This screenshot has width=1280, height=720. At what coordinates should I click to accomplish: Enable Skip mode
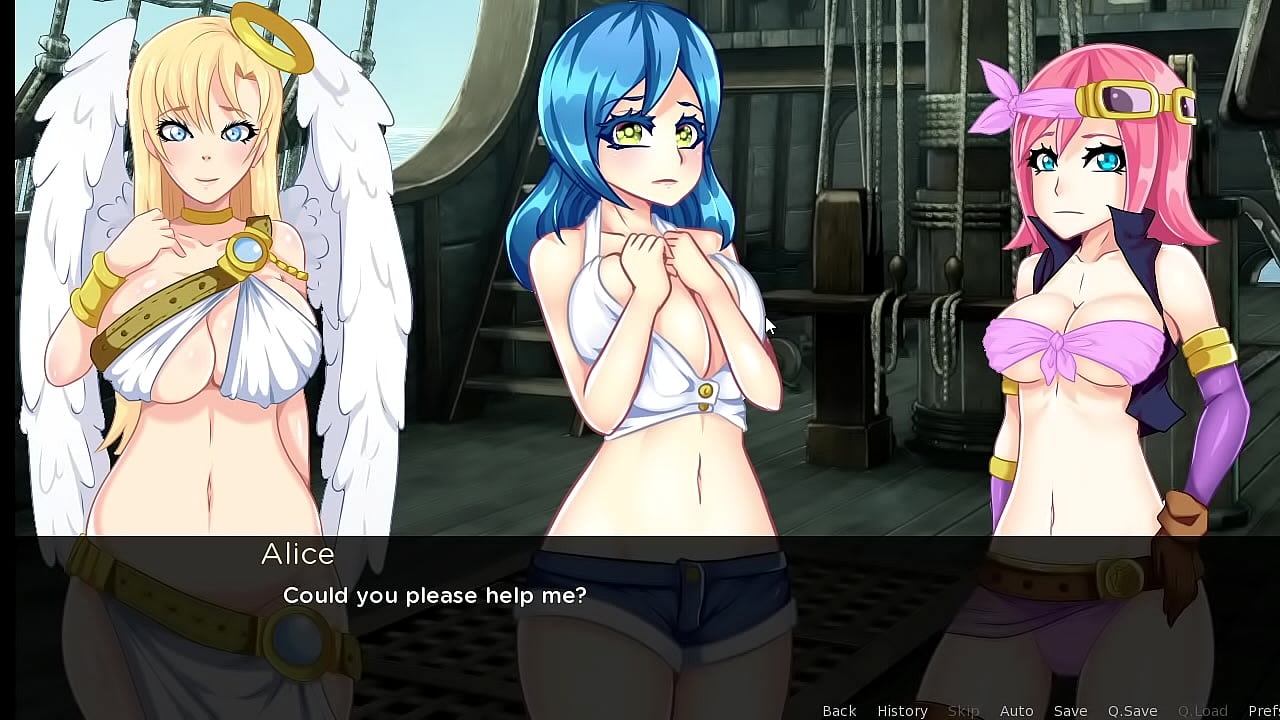click(x=963, y=710)
